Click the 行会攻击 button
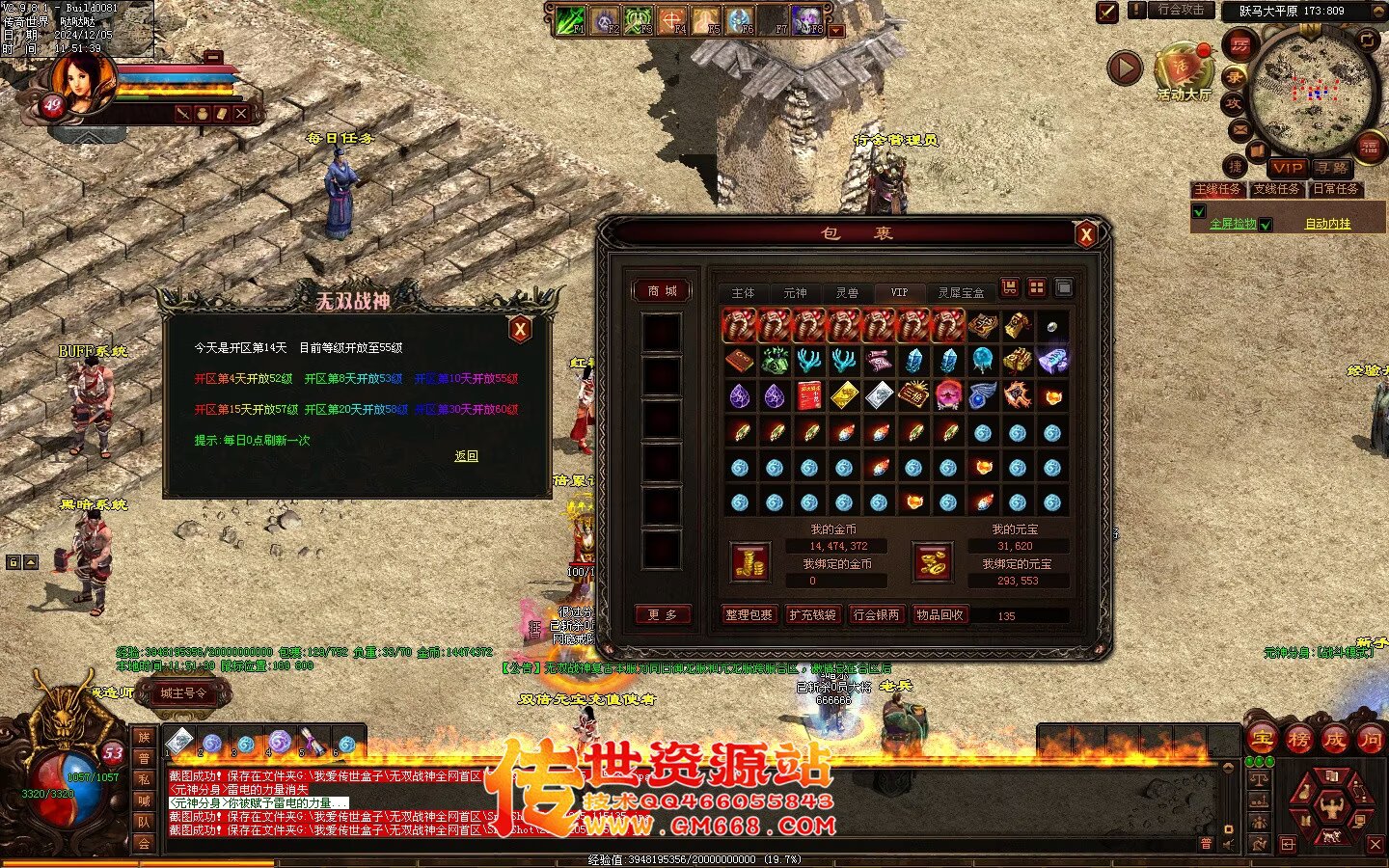The height and width of the screenshot is (868, 1389). pos(1181,10)
